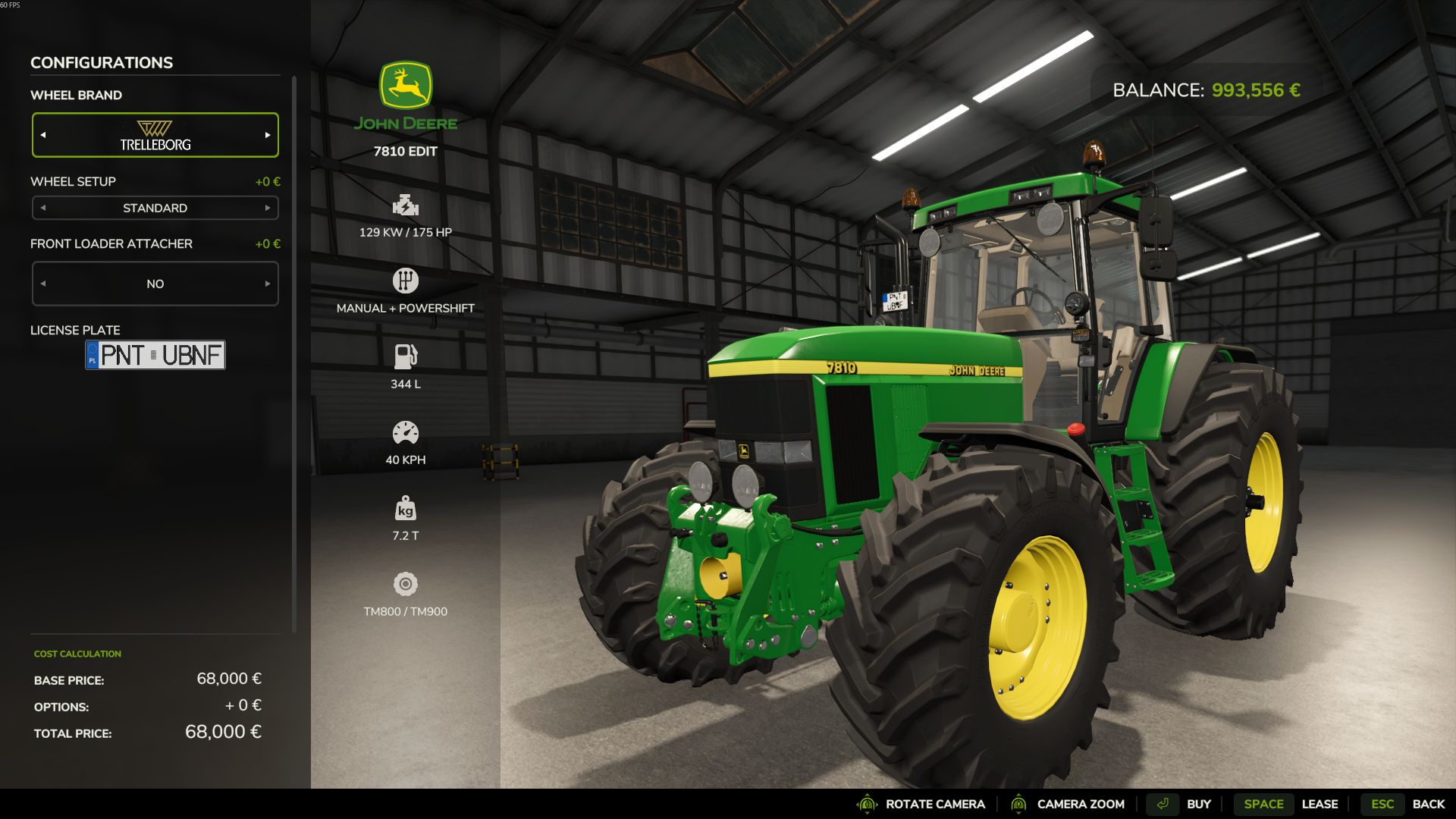
Task: Click the Manual + Powershift transmission icon
Action: (x=406, y=280)
